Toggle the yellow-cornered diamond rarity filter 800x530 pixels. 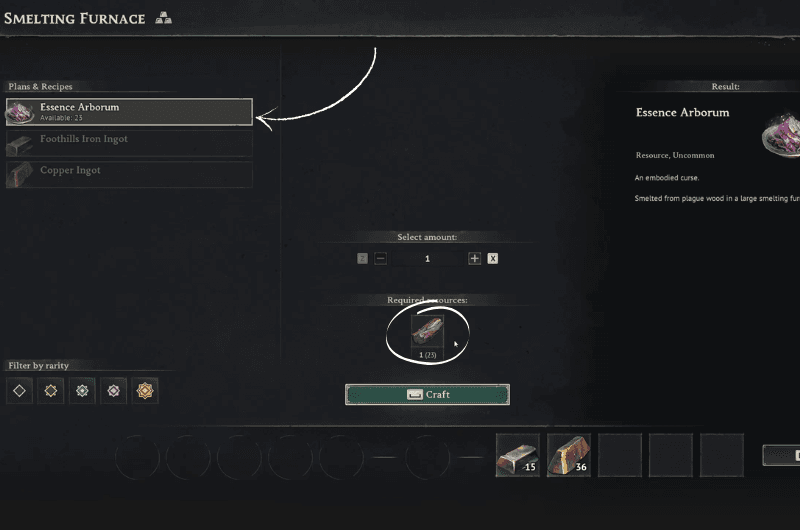51,390
